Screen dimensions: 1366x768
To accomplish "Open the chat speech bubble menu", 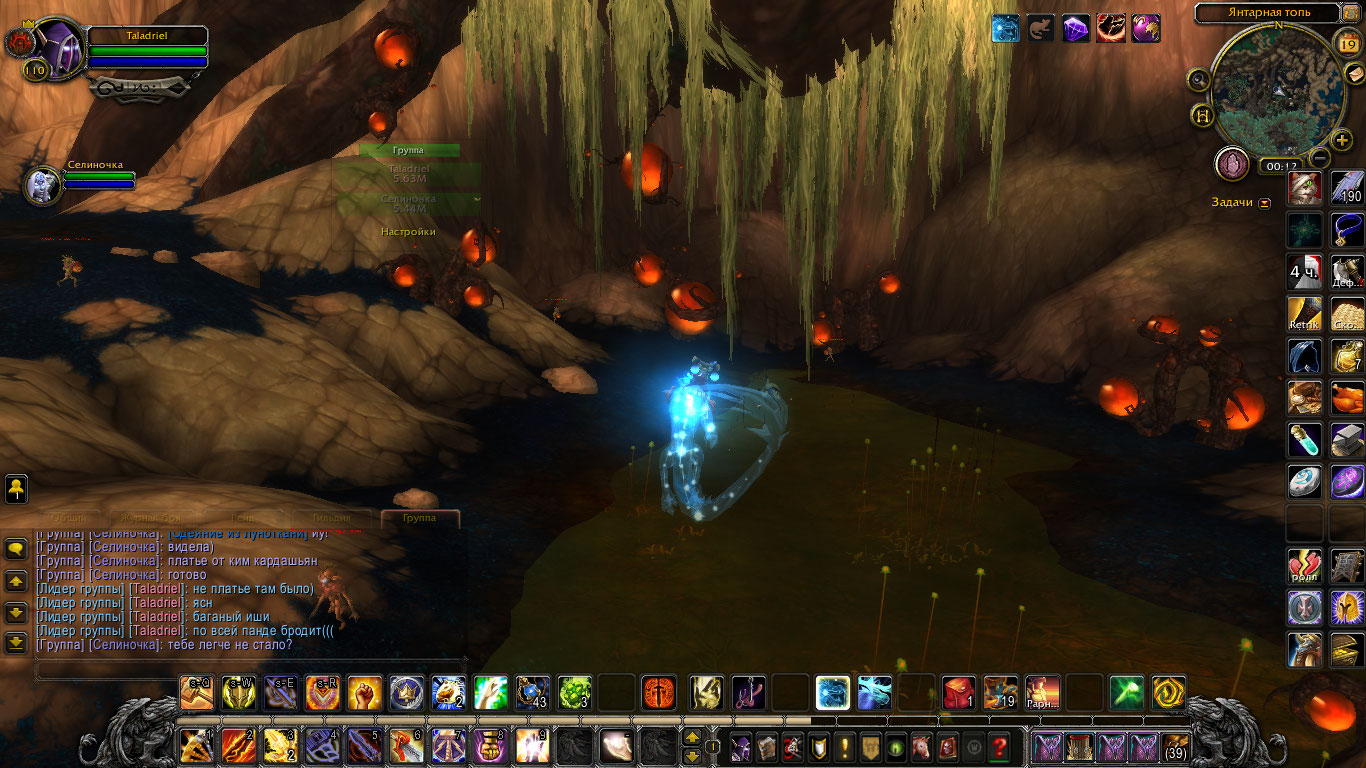I will coord(15,548).
